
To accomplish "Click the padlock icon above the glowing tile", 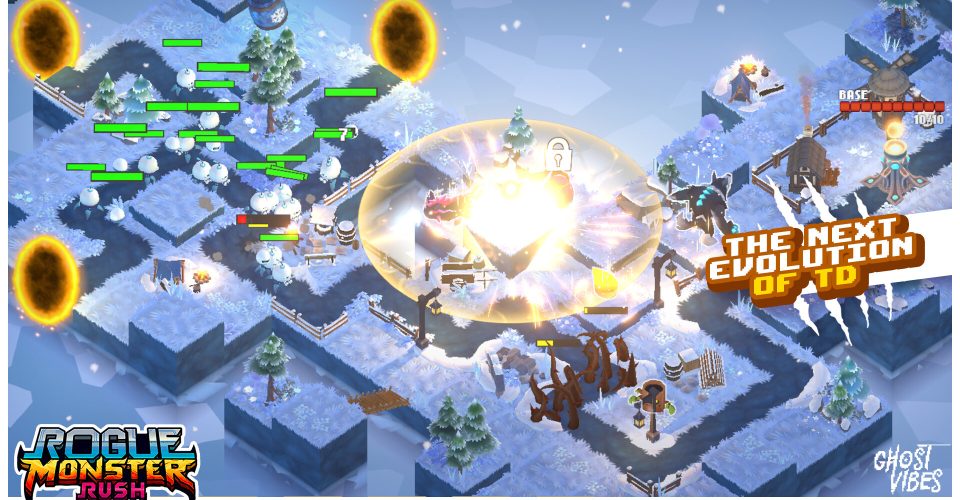I will click(x=557, y=156).
